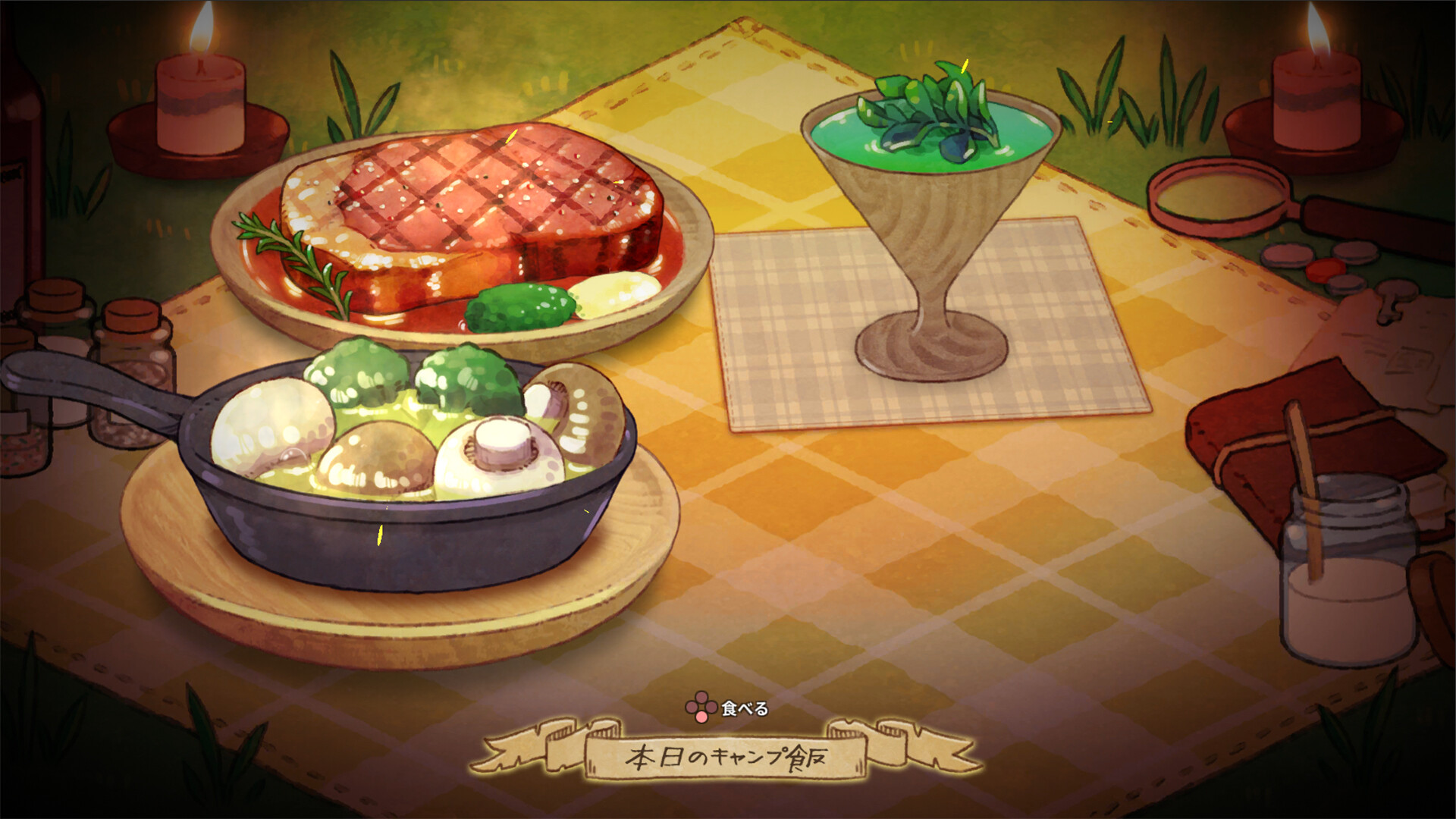Click the pink gamepad face-button icon

701,710
